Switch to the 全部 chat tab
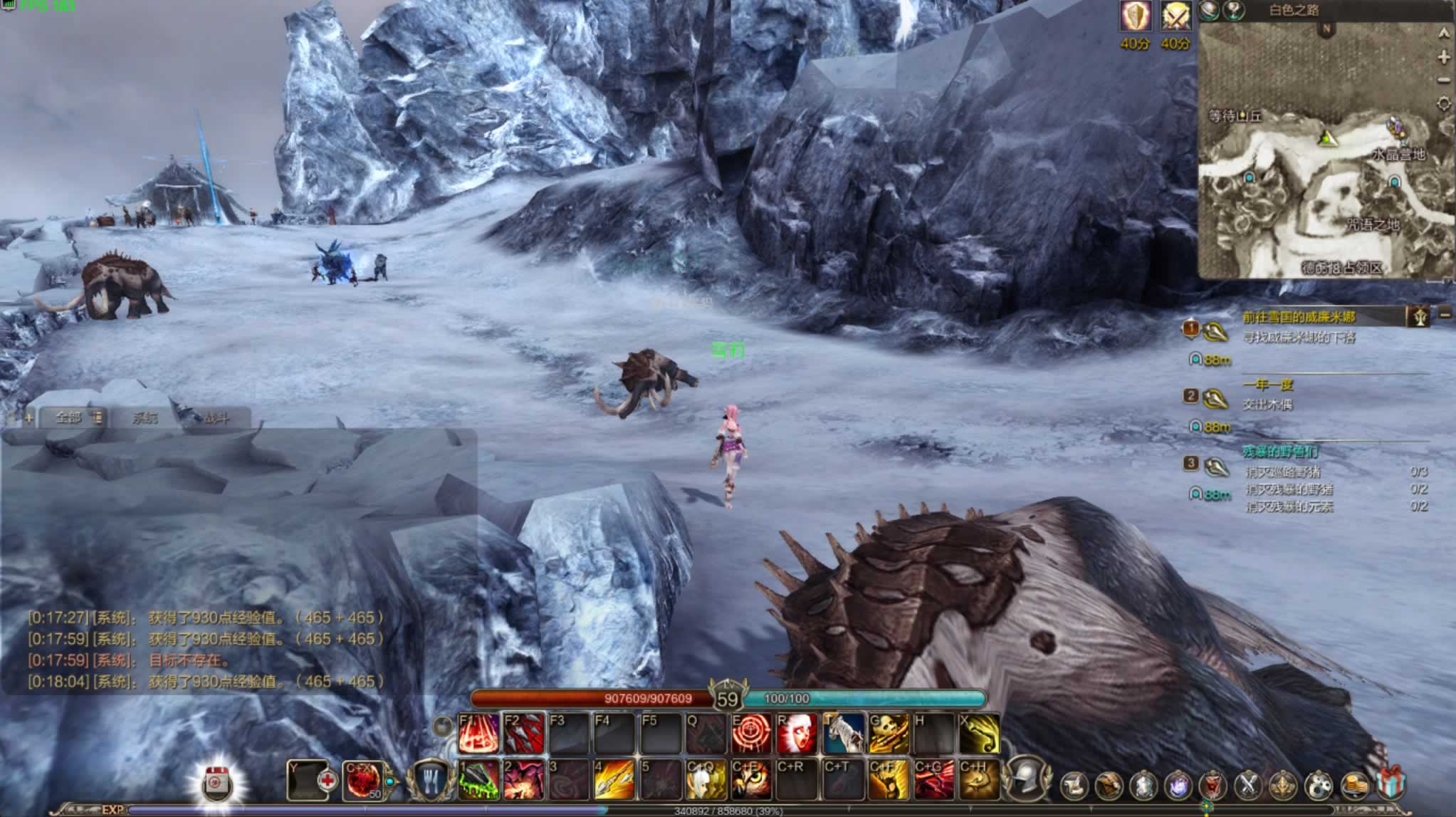 tap(68, 417)
